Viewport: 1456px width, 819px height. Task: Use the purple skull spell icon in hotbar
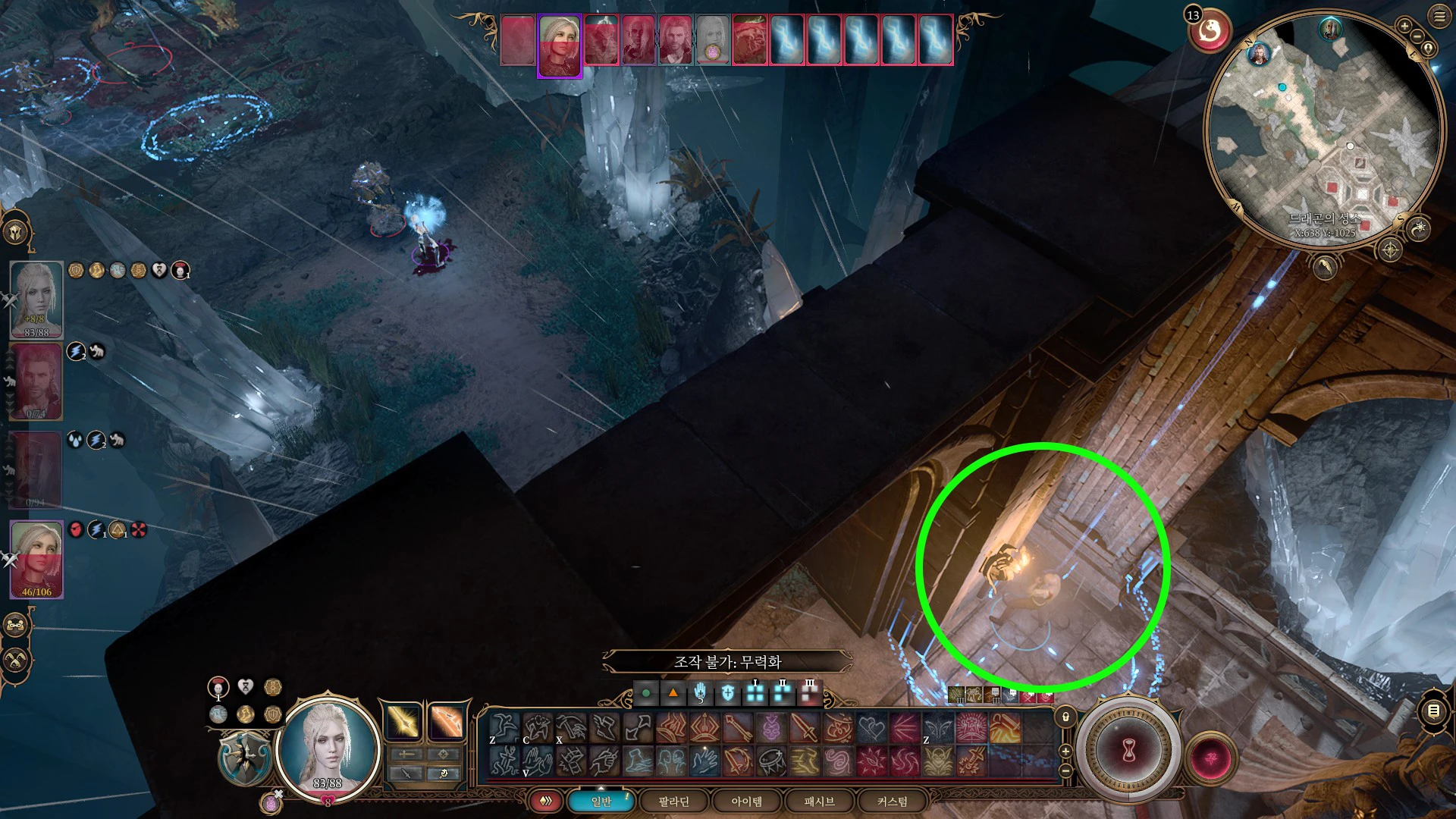pos(771,729)
